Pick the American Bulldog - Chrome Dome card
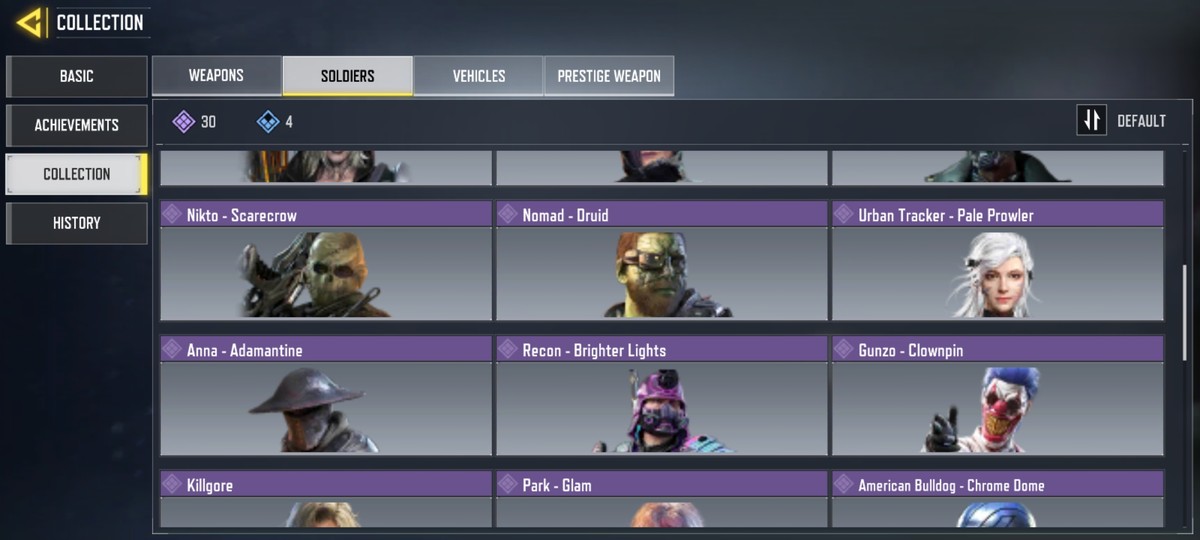 pos(998,499)
